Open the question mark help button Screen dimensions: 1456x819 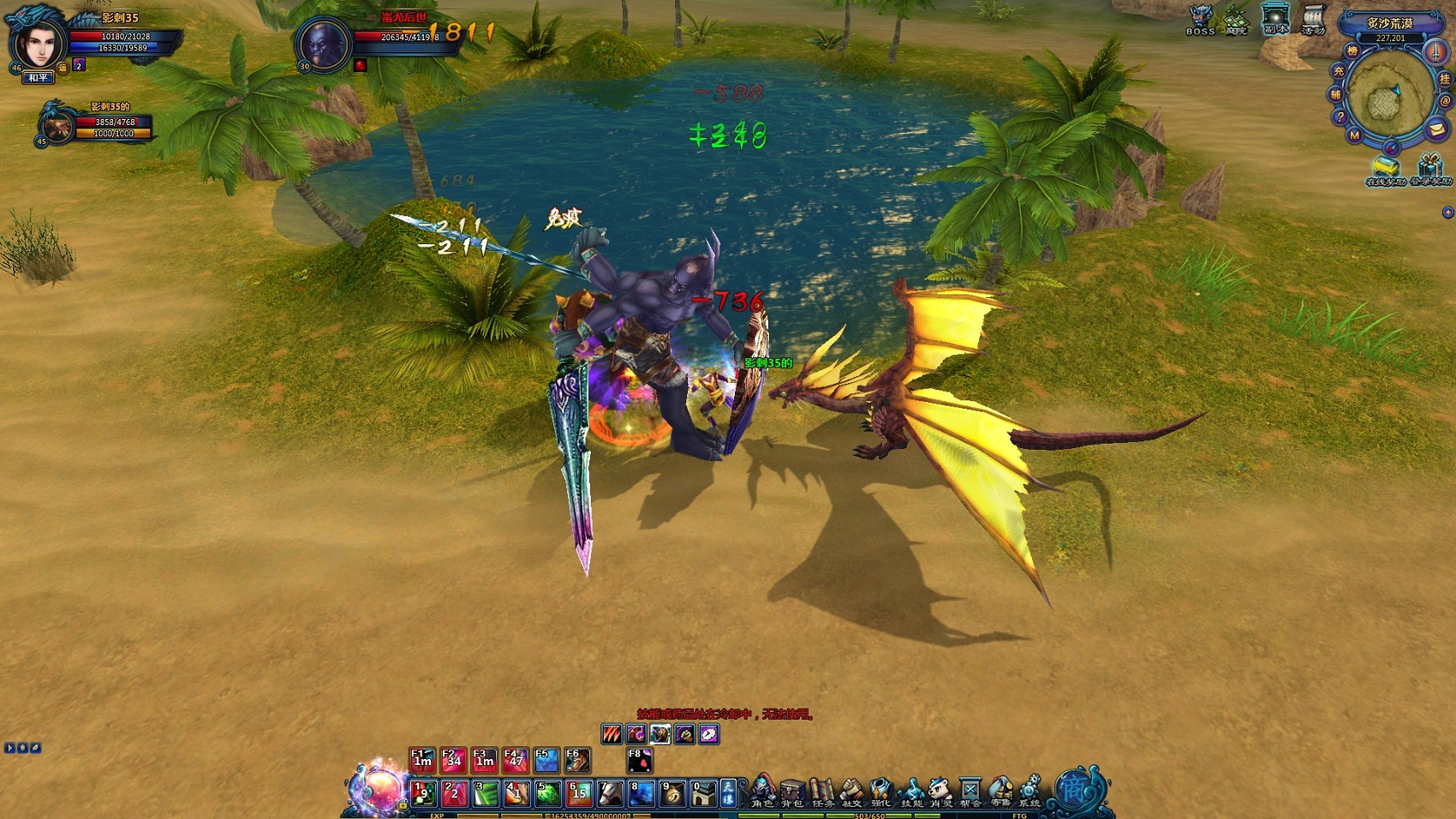(1340, 117)
